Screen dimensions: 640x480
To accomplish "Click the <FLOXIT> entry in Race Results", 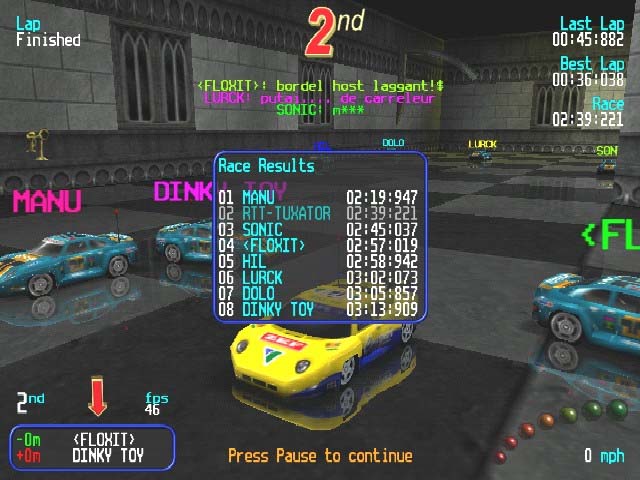I will [318, 246].
